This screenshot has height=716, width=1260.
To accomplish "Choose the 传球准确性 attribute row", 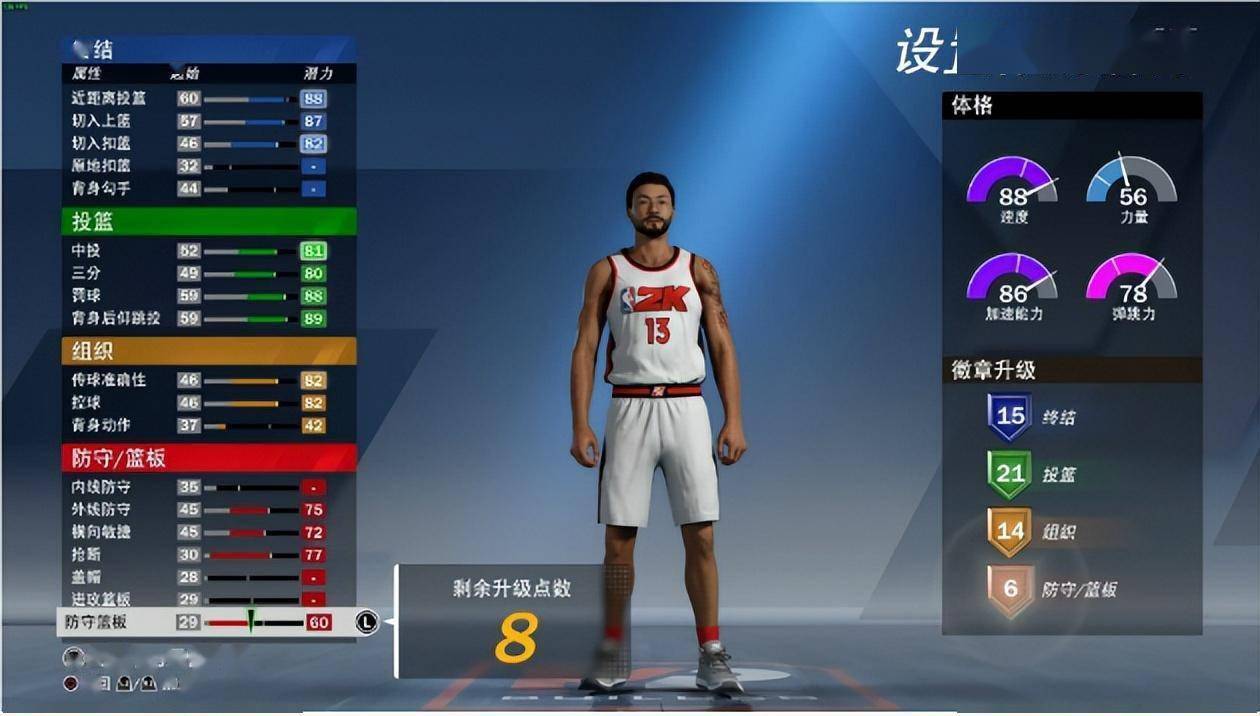I will coord(200,381).
